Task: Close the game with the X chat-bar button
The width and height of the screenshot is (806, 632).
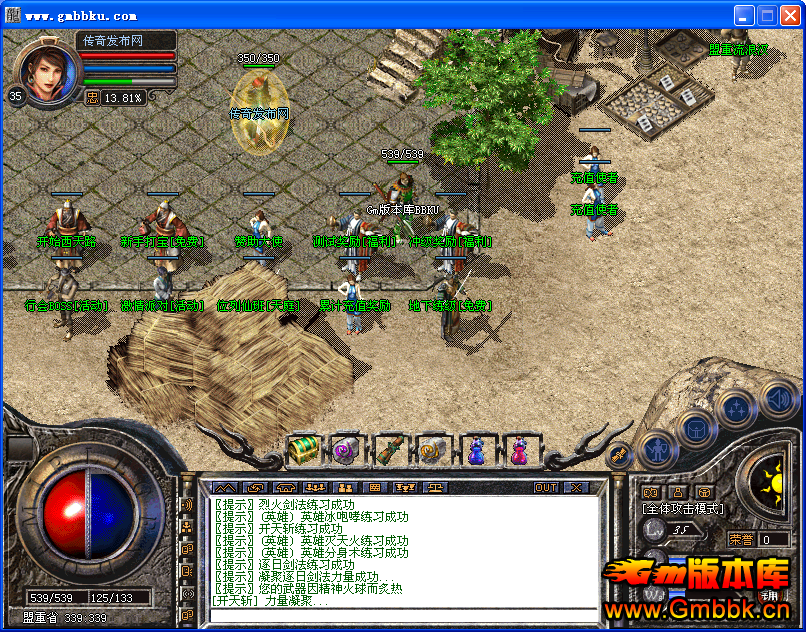Action: [576, 488]
